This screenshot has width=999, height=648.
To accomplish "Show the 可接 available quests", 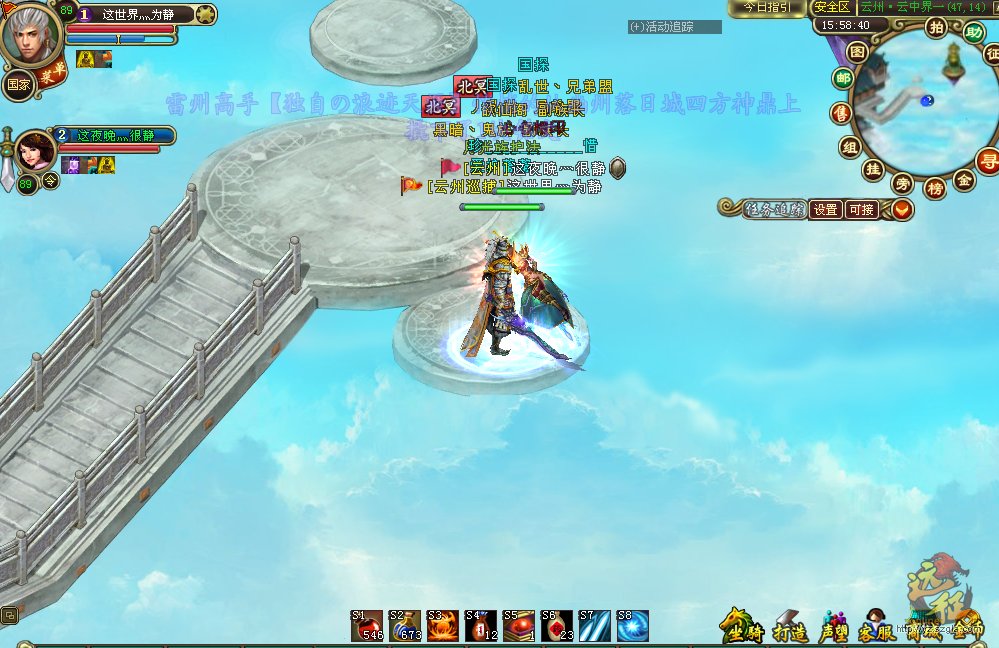I will click(x=861, y=210).
